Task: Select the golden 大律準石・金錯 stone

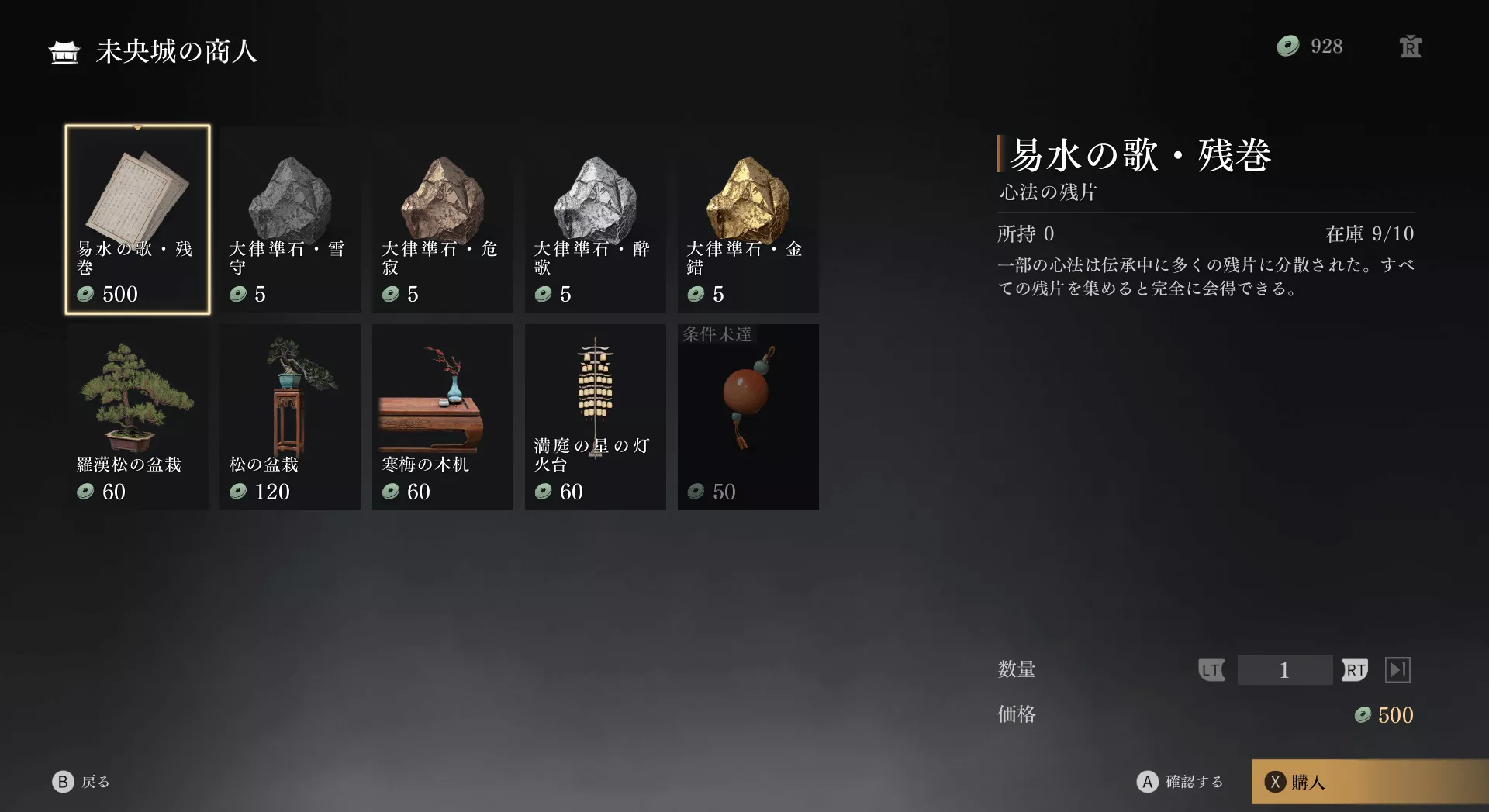Action: tap(748, 217)
